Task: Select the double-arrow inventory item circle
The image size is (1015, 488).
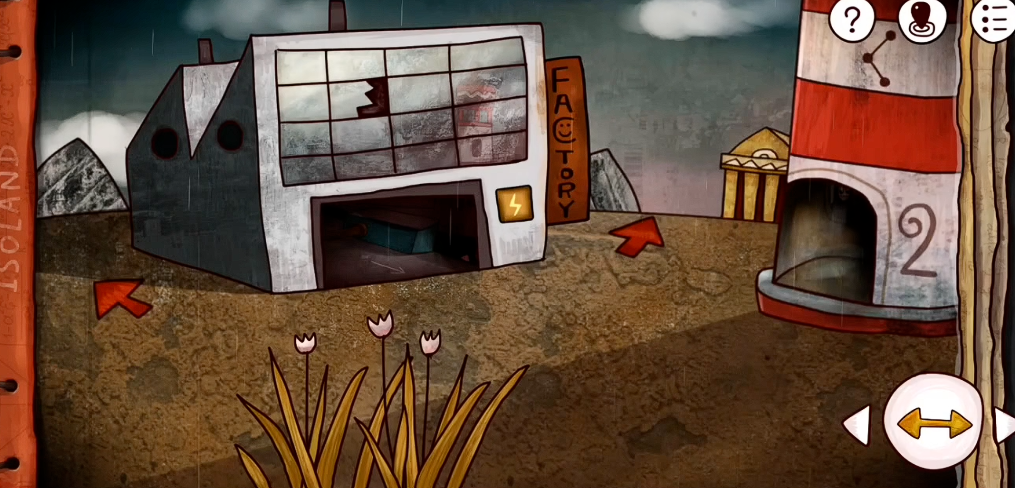Action: [934, 423]
